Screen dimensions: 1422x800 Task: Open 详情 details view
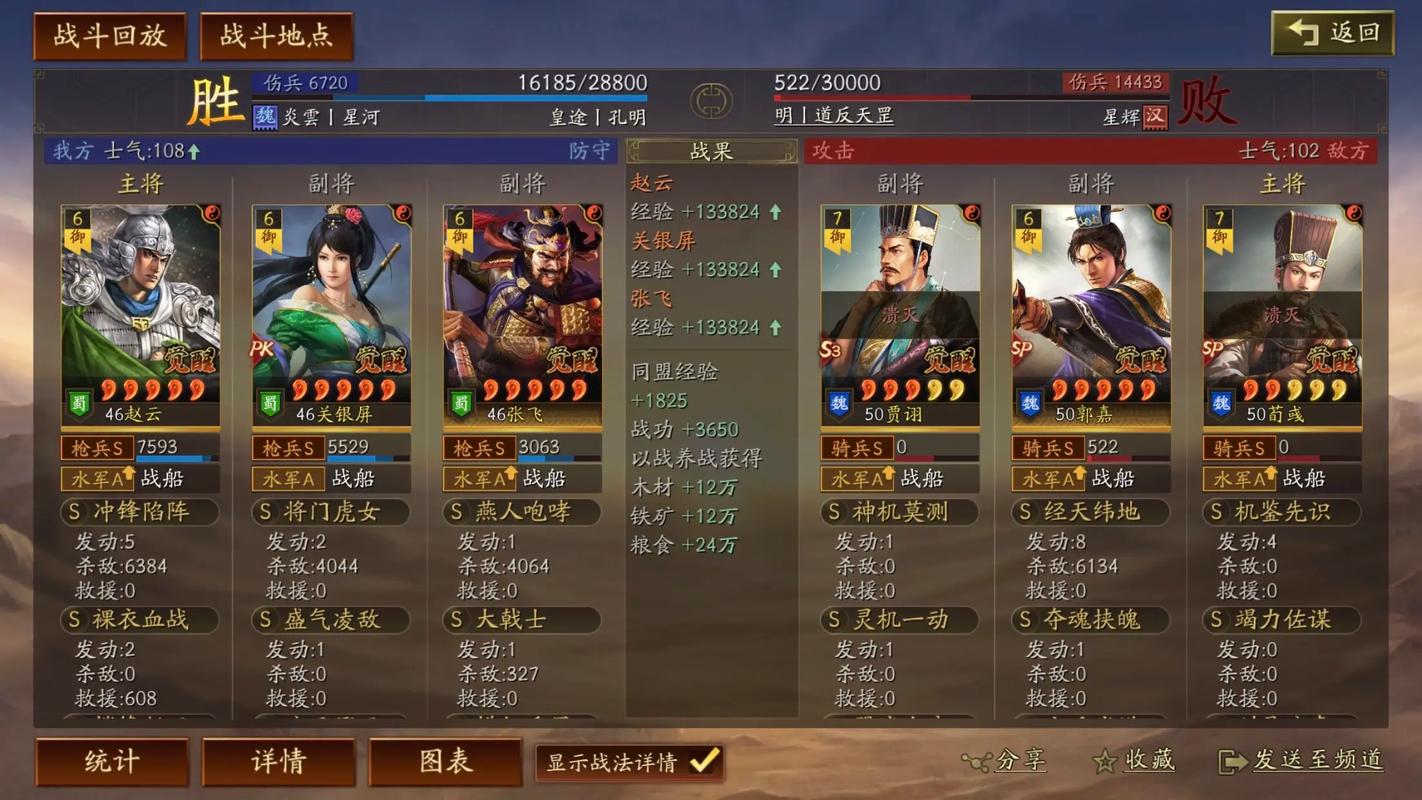[278, 761]
